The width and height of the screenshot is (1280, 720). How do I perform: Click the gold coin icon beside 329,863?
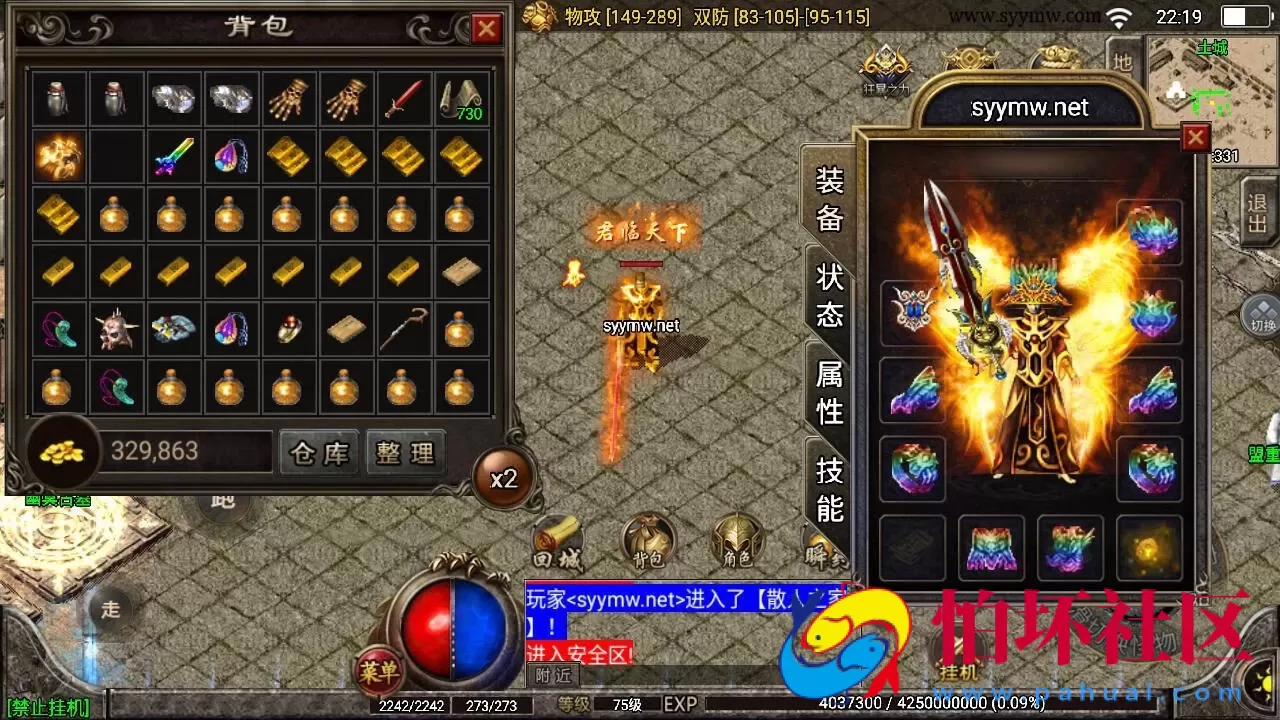pyautogui.click(x=62, y=452)
